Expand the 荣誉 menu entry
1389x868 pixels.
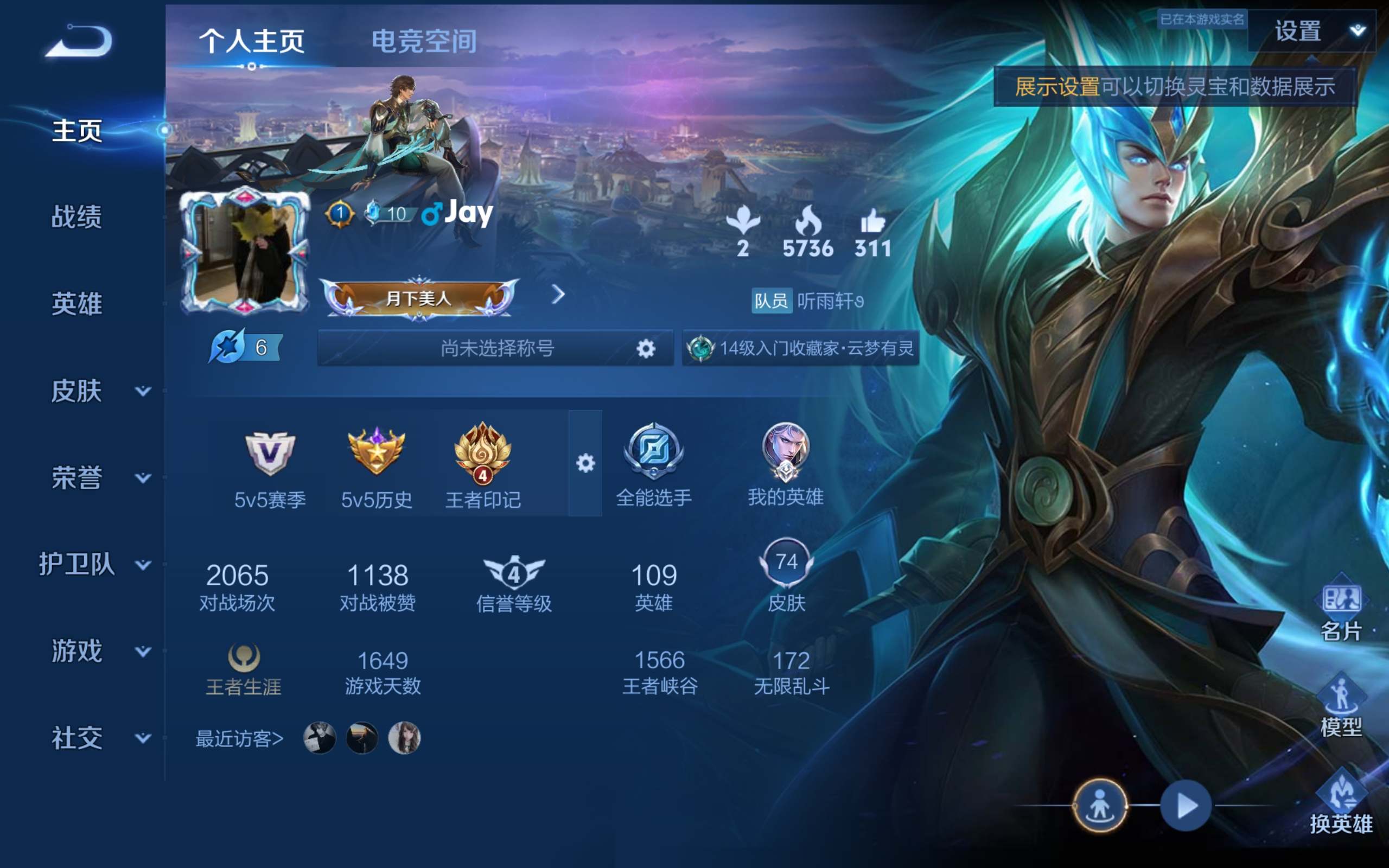click(x=98, y=477)
